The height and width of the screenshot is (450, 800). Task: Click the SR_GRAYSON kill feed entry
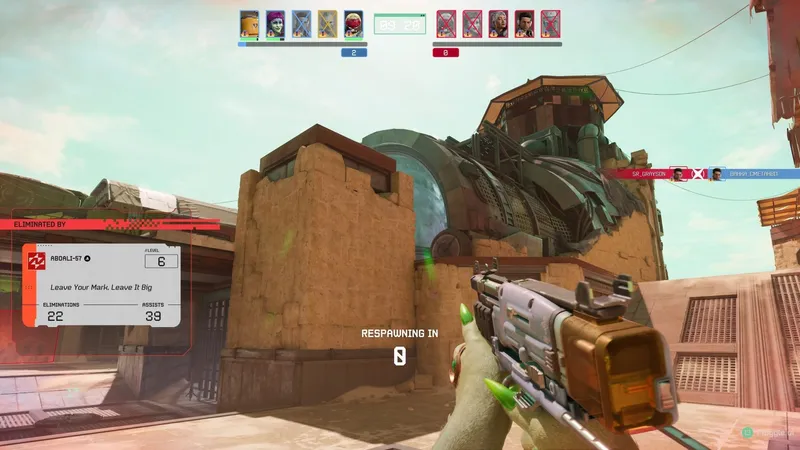click(x=641, y=173)
